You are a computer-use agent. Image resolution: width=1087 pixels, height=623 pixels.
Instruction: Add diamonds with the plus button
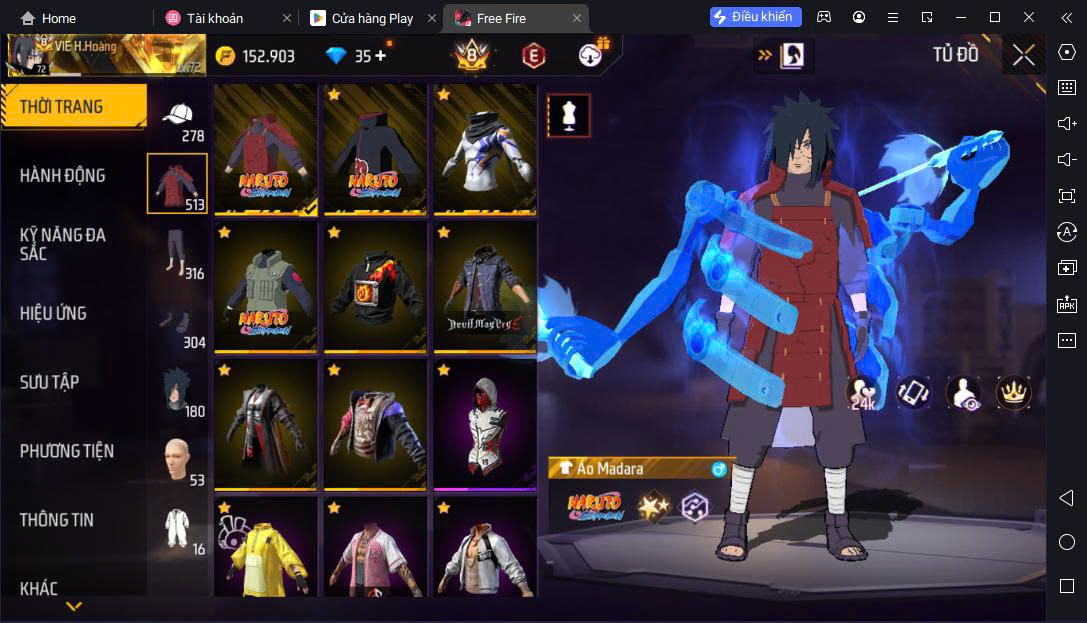[x=380, y=56]
